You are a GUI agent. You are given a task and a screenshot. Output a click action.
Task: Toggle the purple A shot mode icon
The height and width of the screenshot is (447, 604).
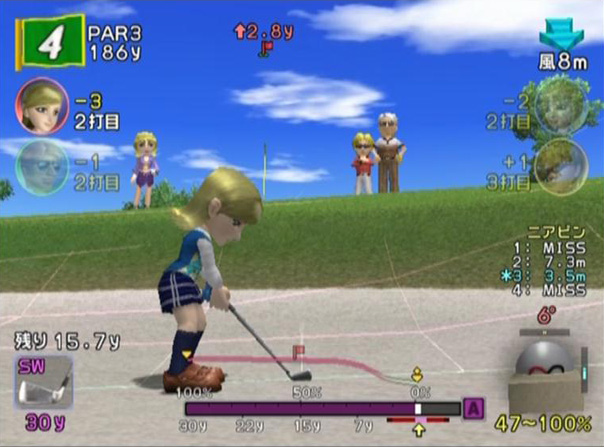click(x=474, y=409)
